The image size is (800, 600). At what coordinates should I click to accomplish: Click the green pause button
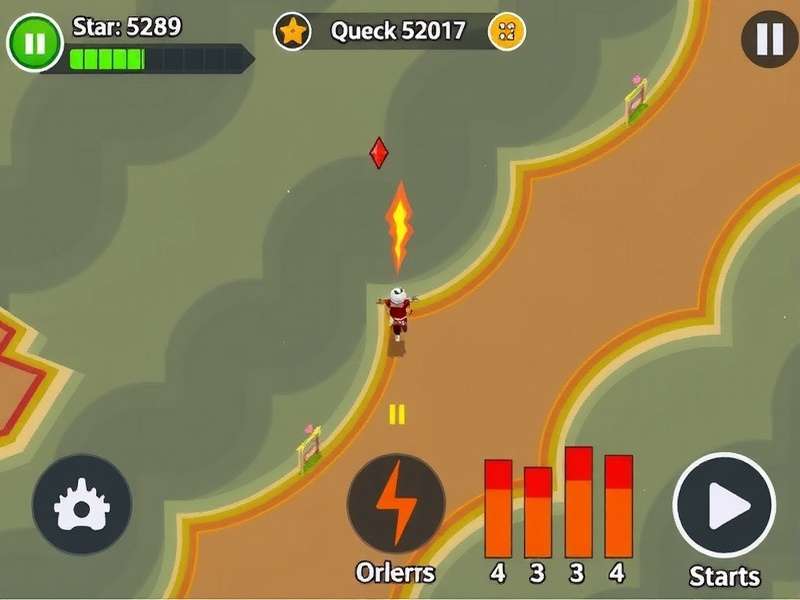[x=34, y=42]
